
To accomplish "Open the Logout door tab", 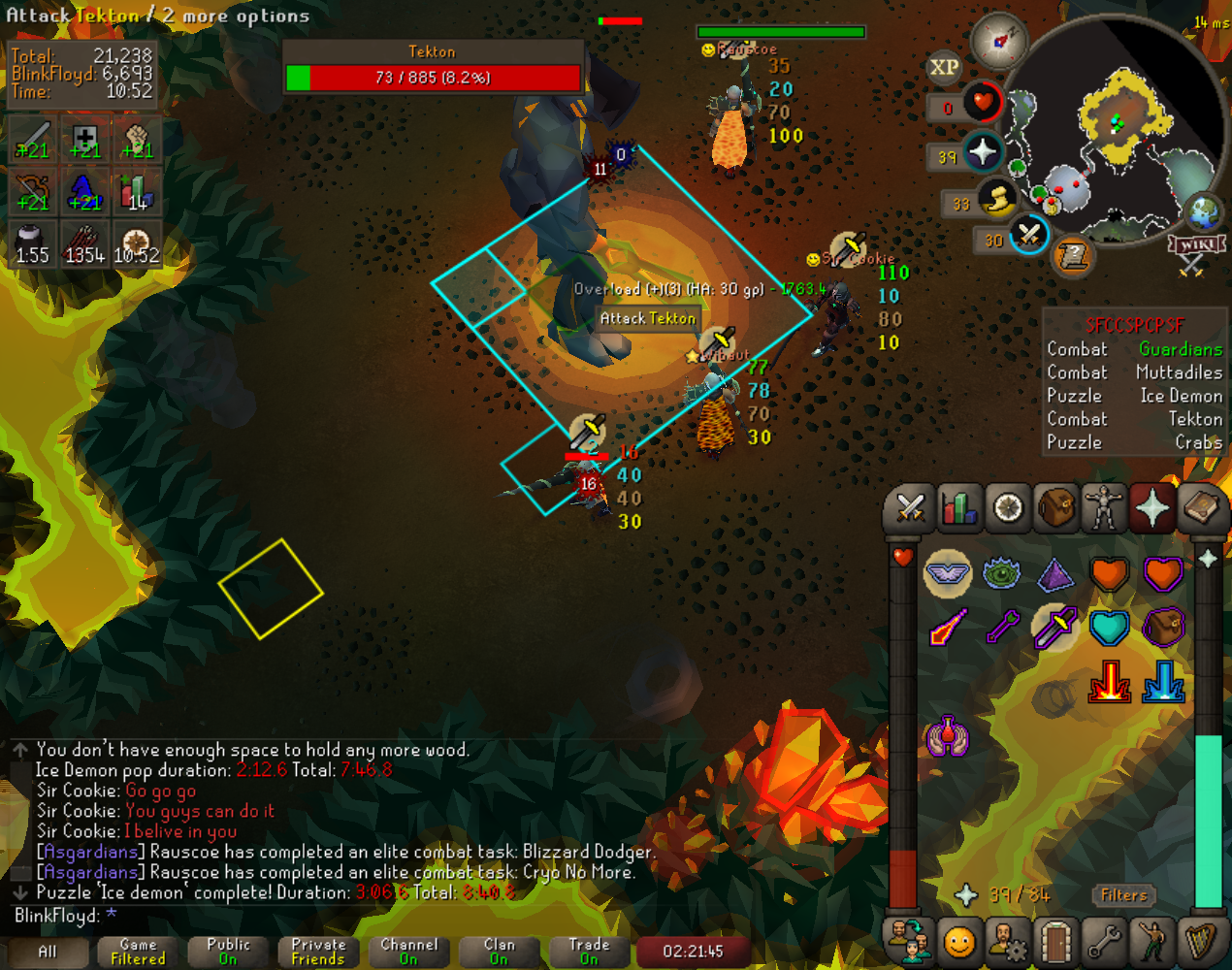I will [x=1055, y=941].
